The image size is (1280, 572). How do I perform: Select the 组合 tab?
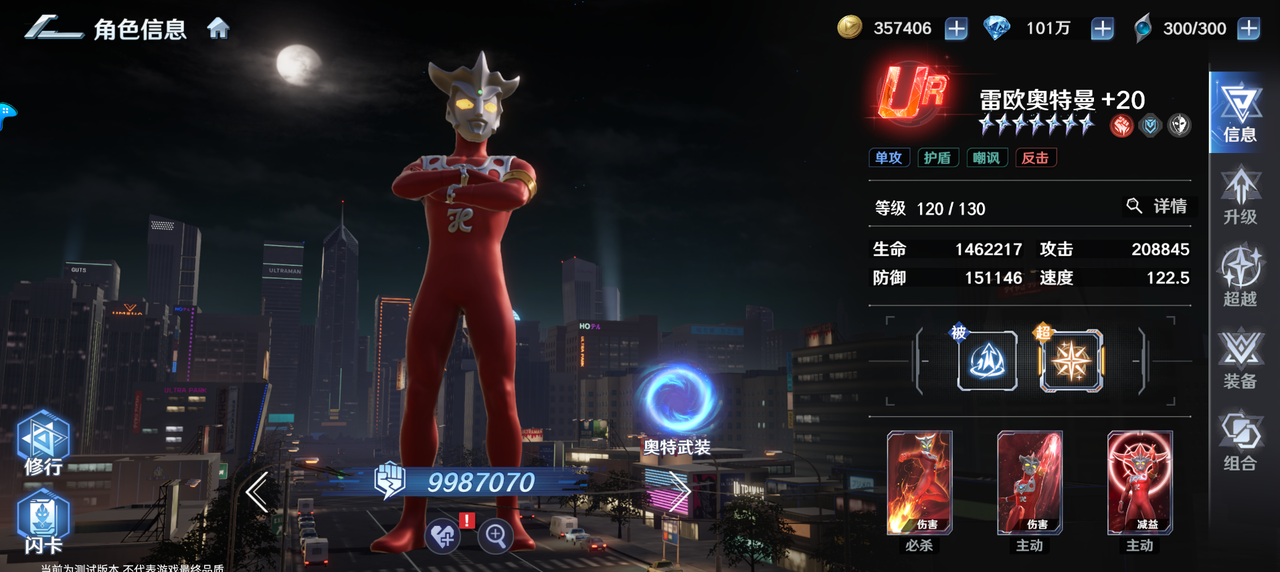[1240, 441]
